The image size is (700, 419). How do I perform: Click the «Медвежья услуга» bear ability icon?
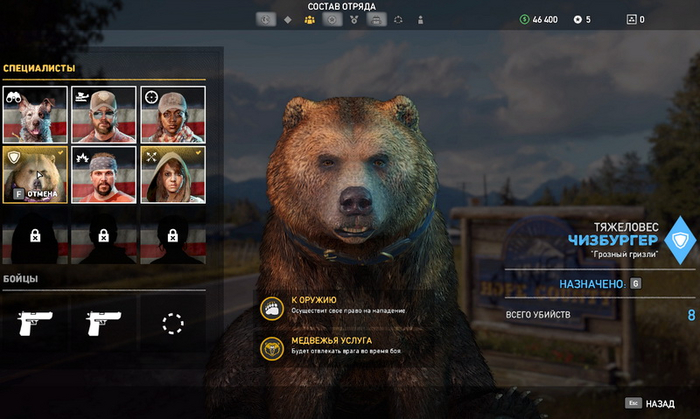271,347
